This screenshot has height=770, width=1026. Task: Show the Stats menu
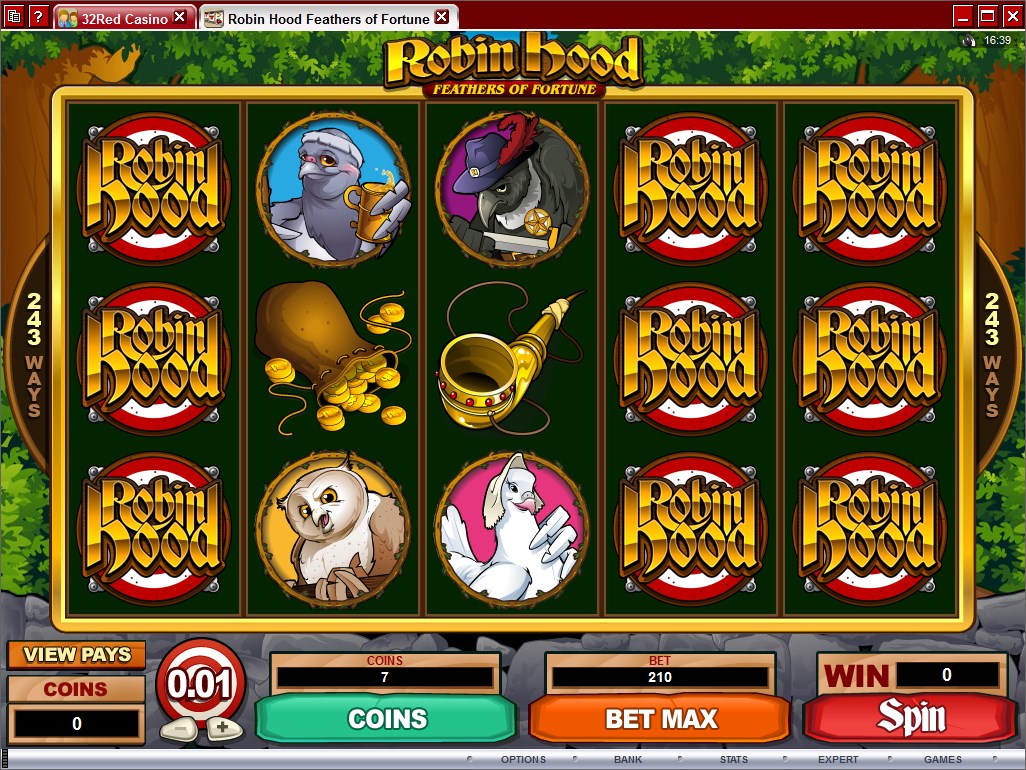pos(733,760)
